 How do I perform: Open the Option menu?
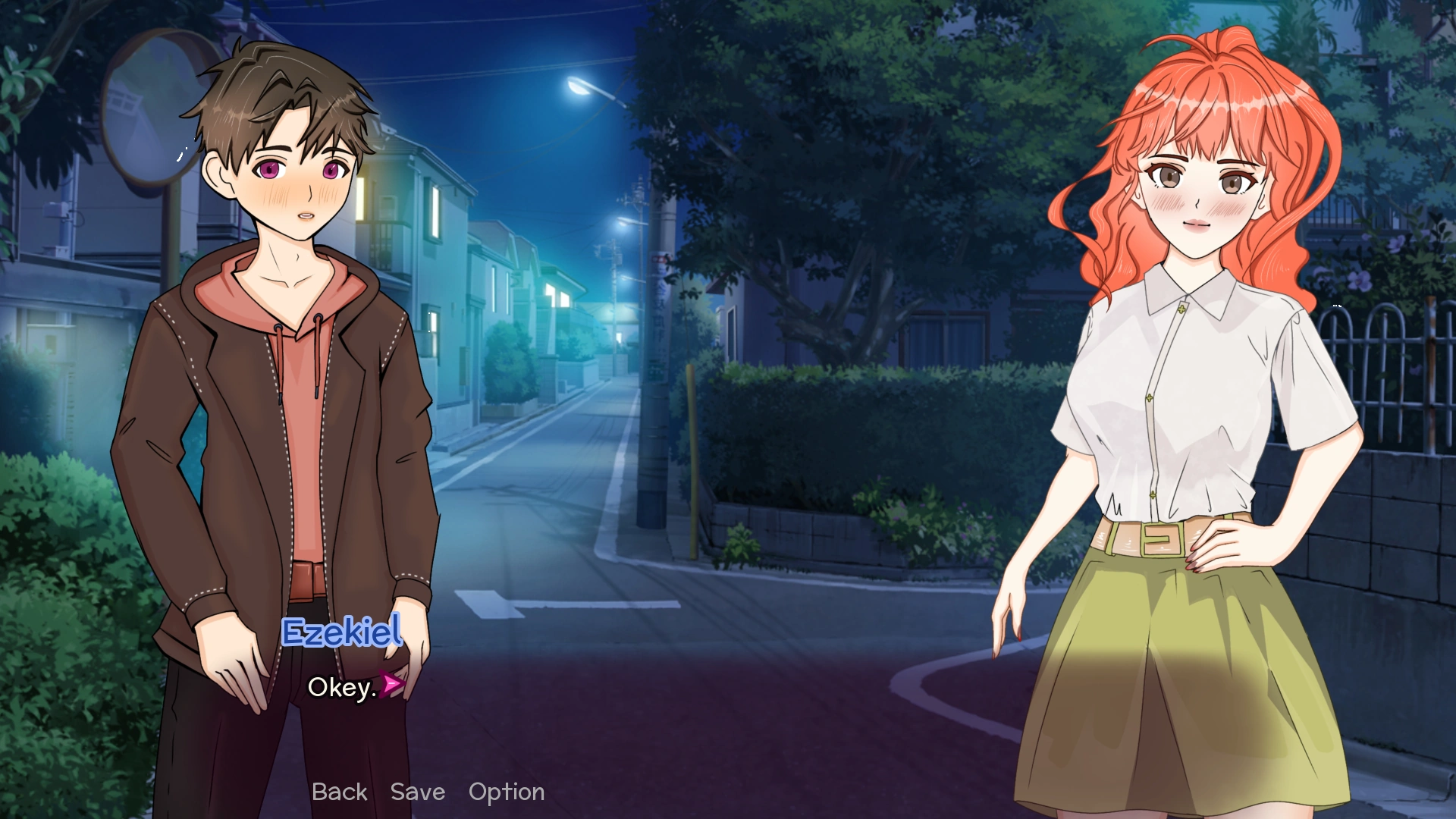tap(507, 792)
